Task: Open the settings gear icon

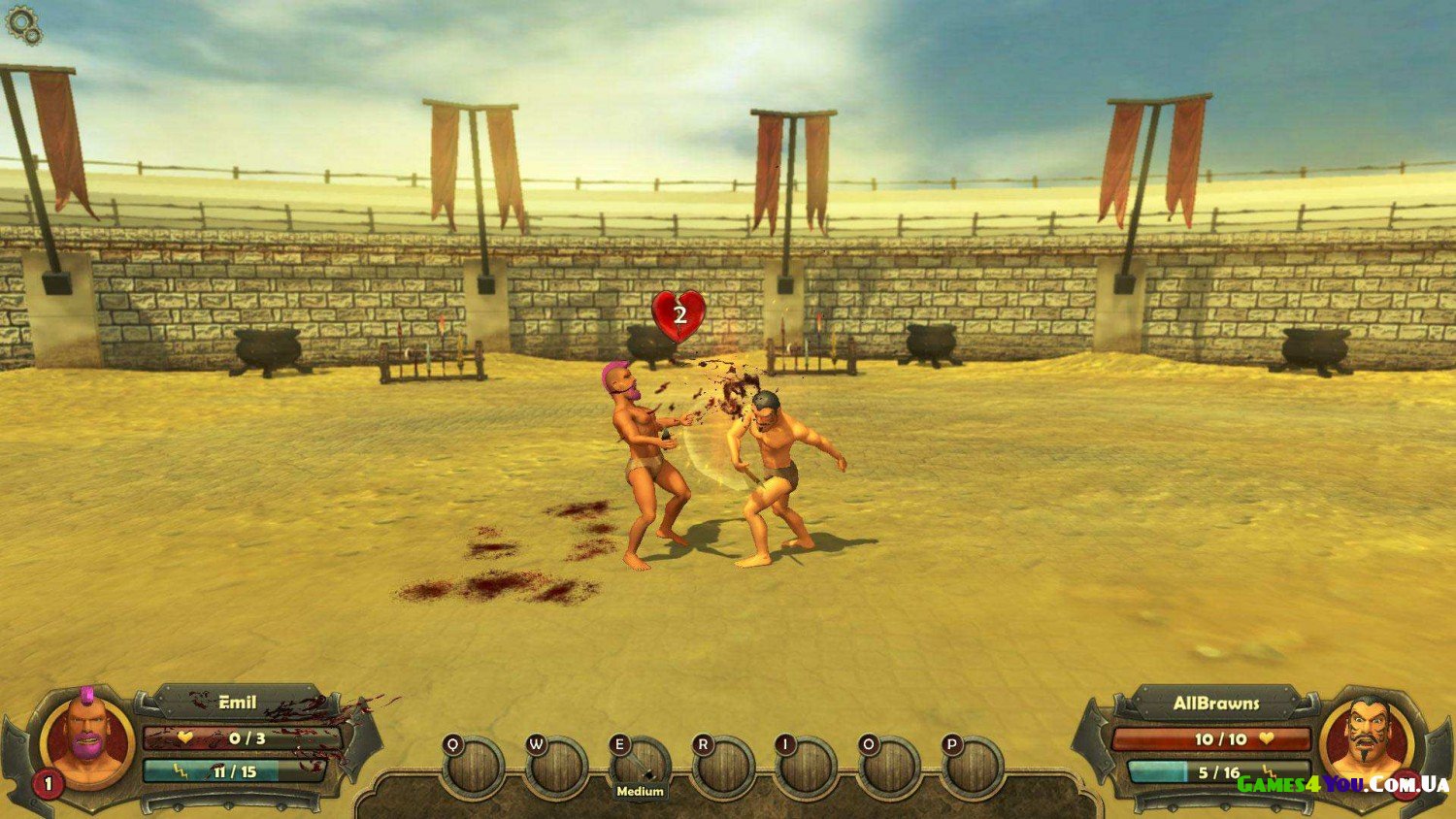Action: 23,25
